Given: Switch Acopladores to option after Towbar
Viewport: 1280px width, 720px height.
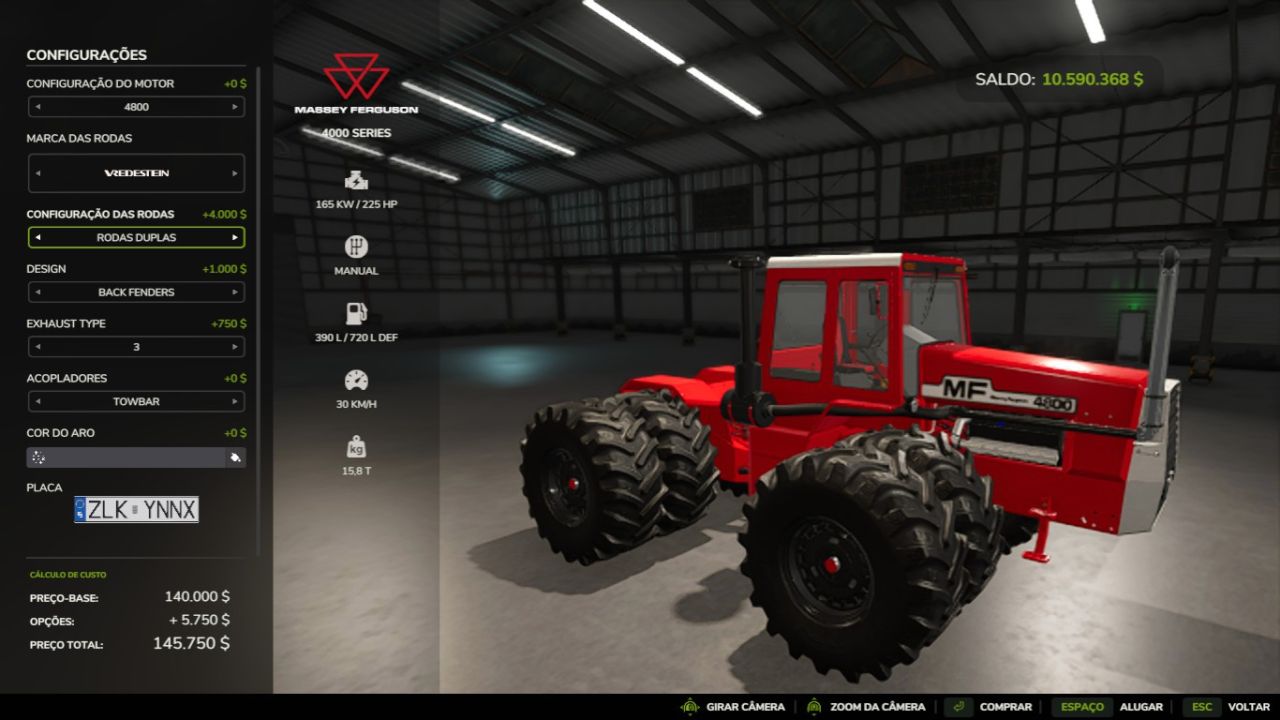Looking at the screenshot, I should pyautogui.click(x=235, y=402).
